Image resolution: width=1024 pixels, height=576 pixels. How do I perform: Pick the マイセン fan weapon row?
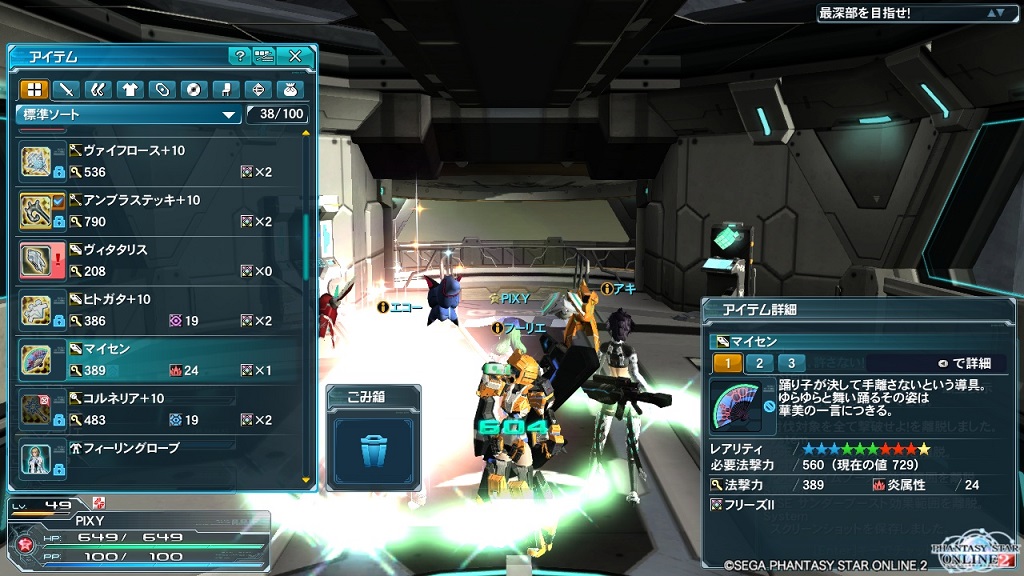(x=160, y=360)
